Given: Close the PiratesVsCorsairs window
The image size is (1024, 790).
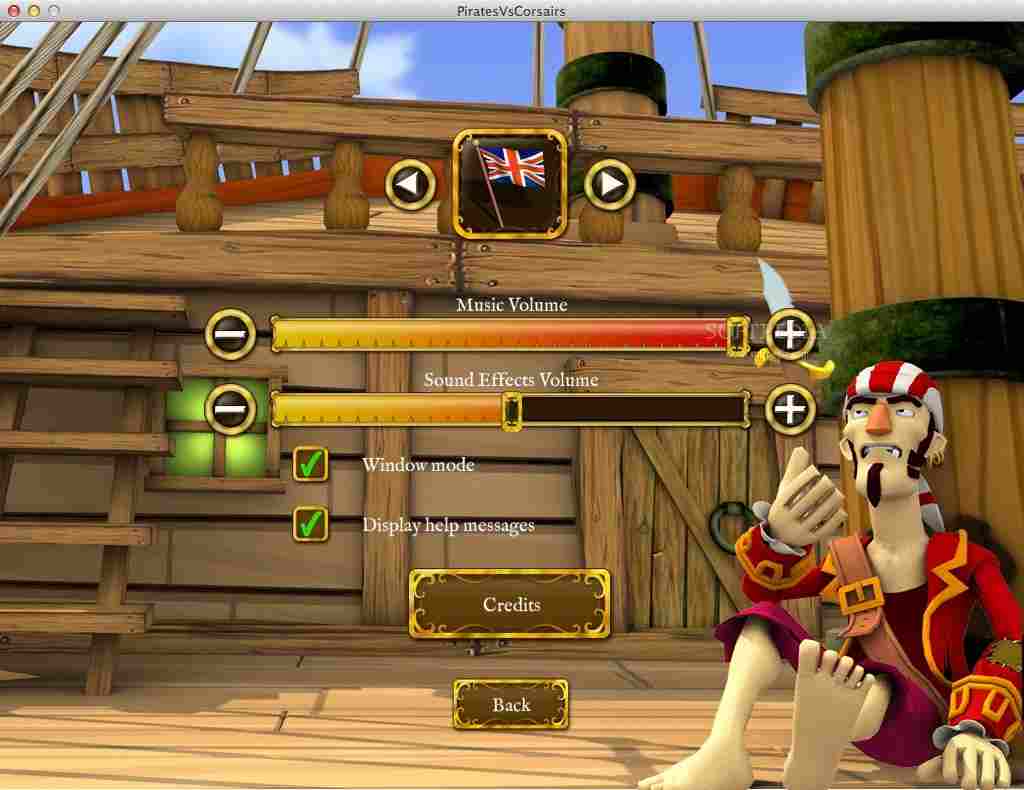Looking at the screenshot, I should pos(13,10).
